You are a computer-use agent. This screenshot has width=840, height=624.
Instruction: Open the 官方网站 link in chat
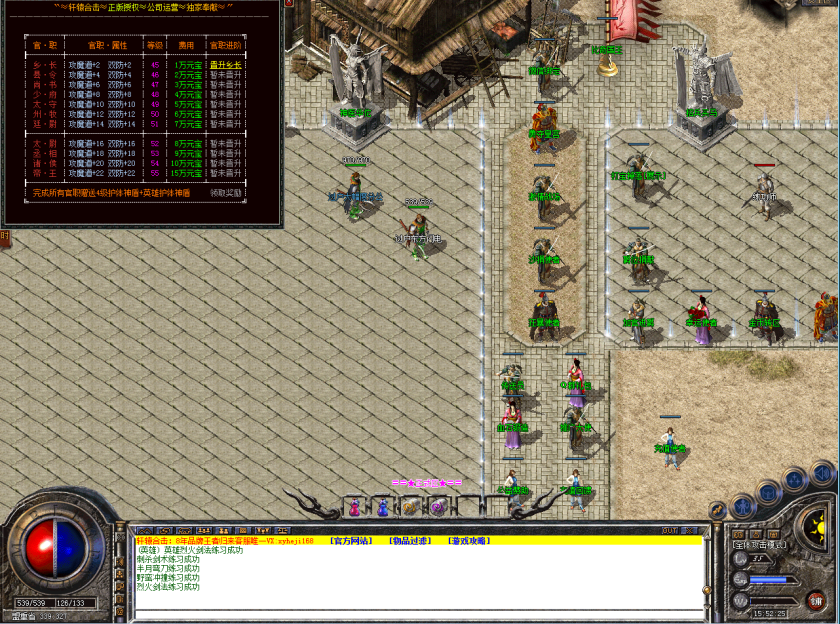click(x=352, y=541)
